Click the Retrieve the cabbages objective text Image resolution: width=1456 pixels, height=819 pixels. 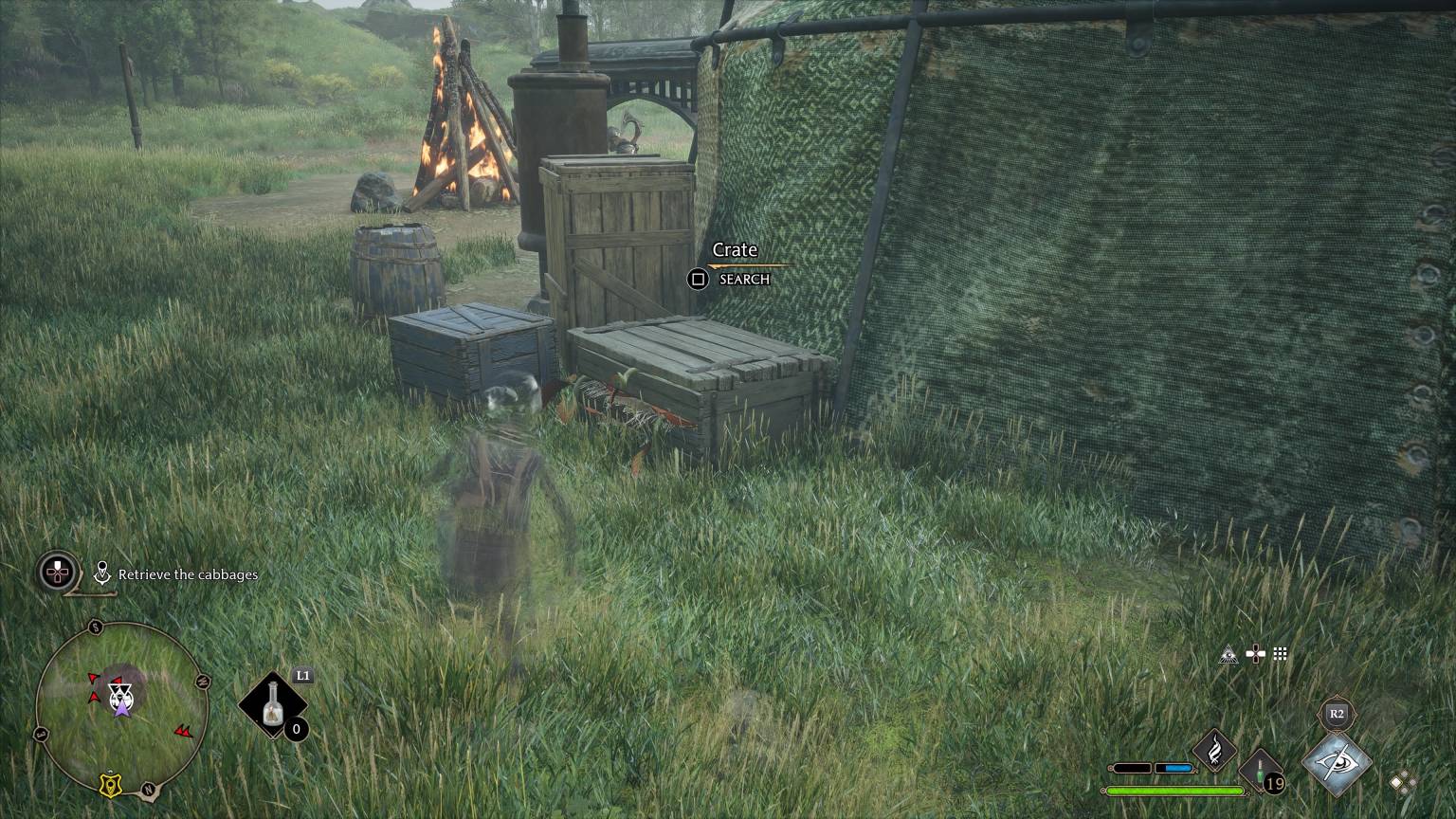click(x=187, y=574)
